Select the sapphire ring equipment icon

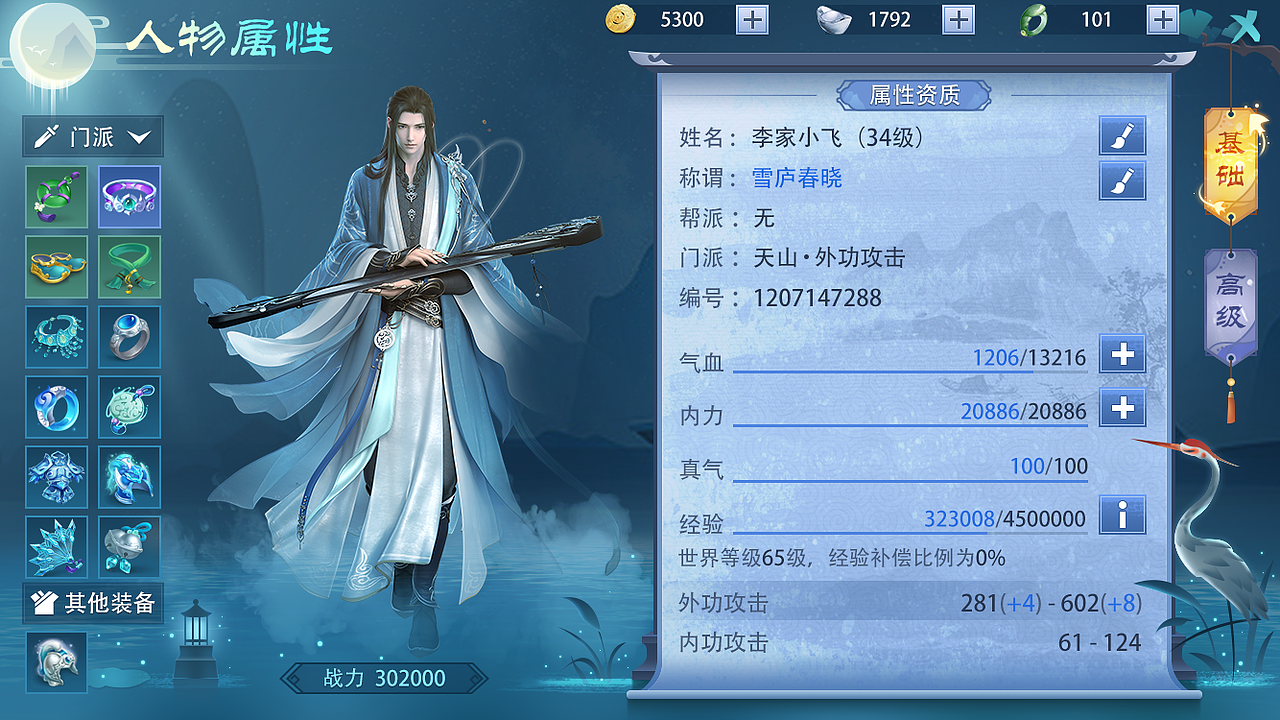point(129,337)
